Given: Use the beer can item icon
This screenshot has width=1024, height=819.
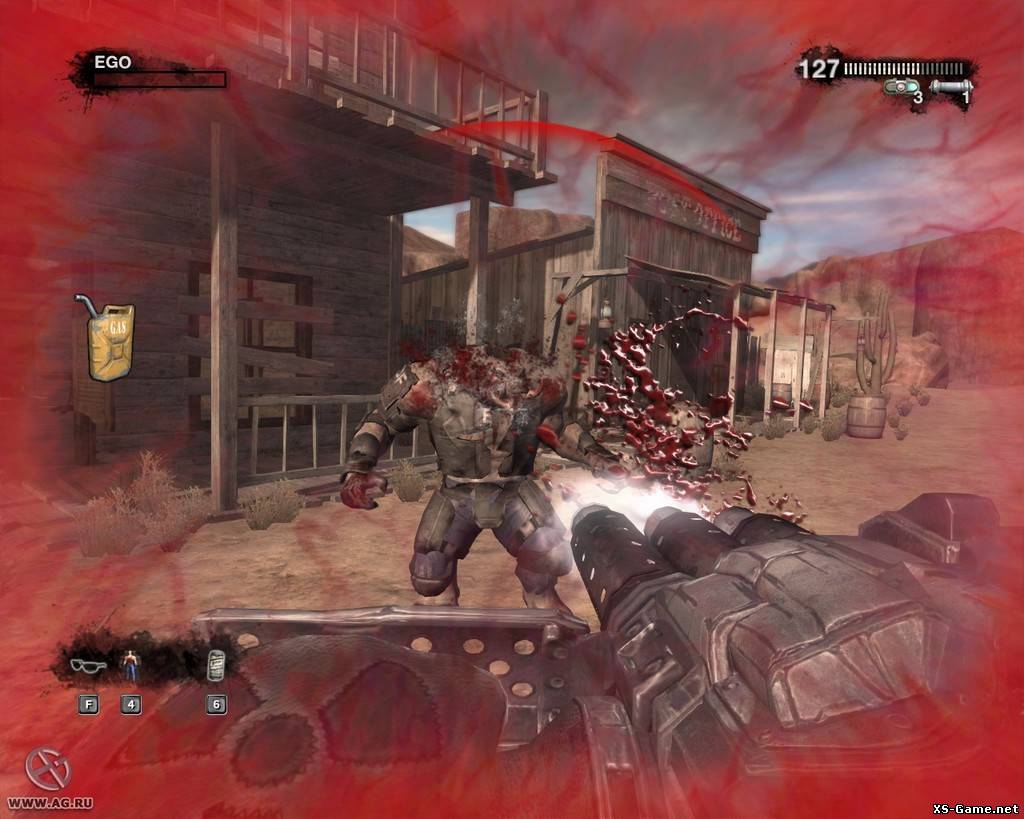Looking at the screenshot, I should coord(215,665).
